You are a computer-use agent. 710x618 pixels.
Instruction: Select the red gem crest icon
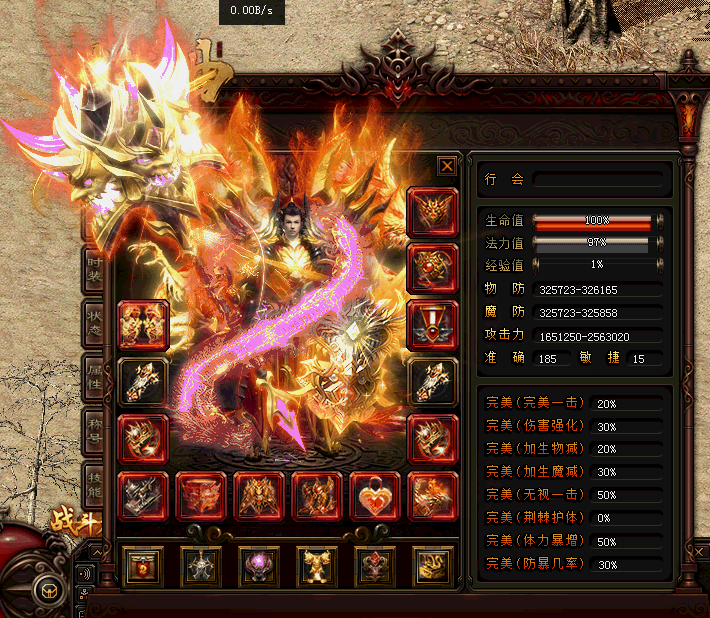[x=375, y=566]
